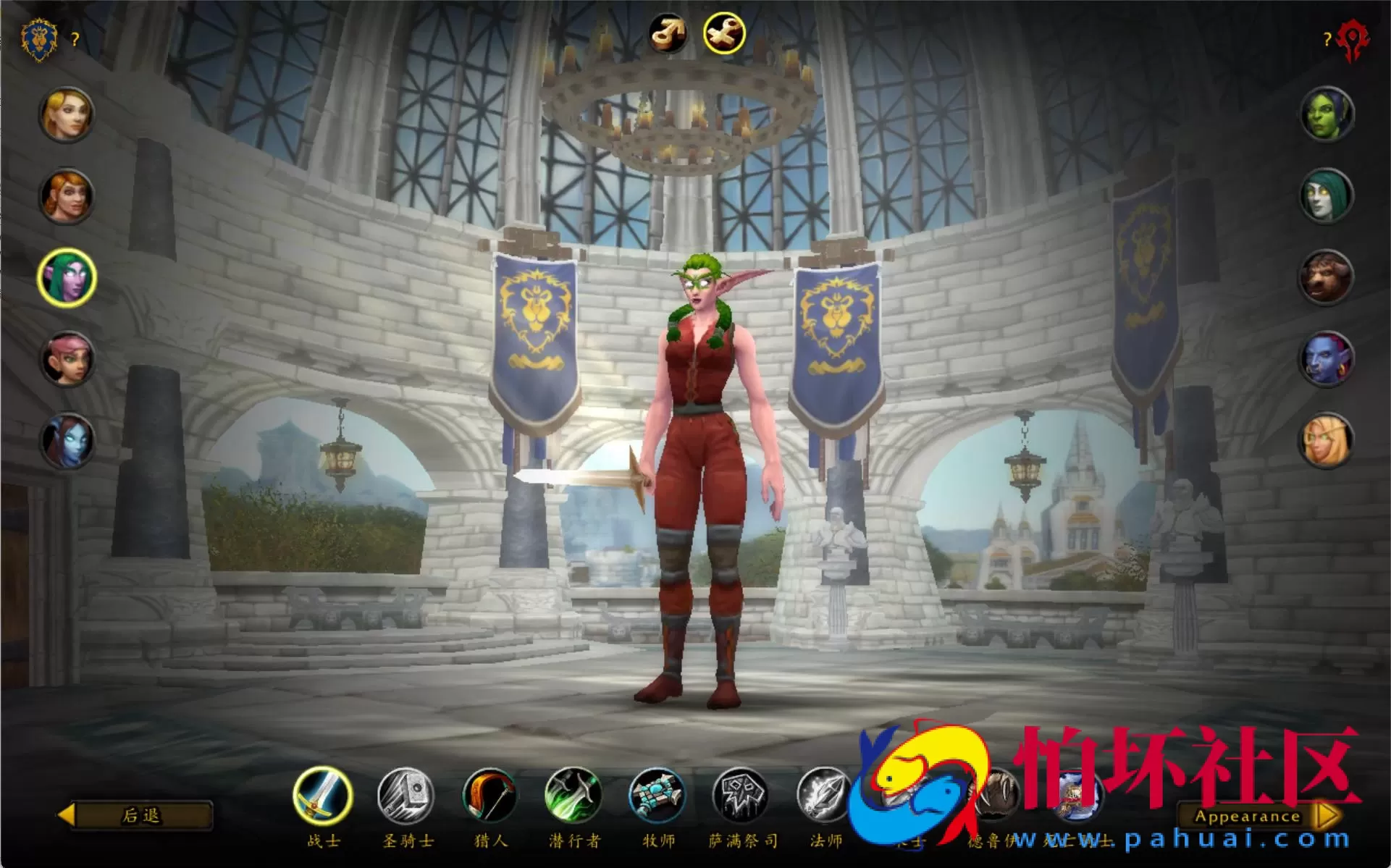
Task: Select the green-skinned Orc portrait at top right
Action: (x=1327, y=112)
